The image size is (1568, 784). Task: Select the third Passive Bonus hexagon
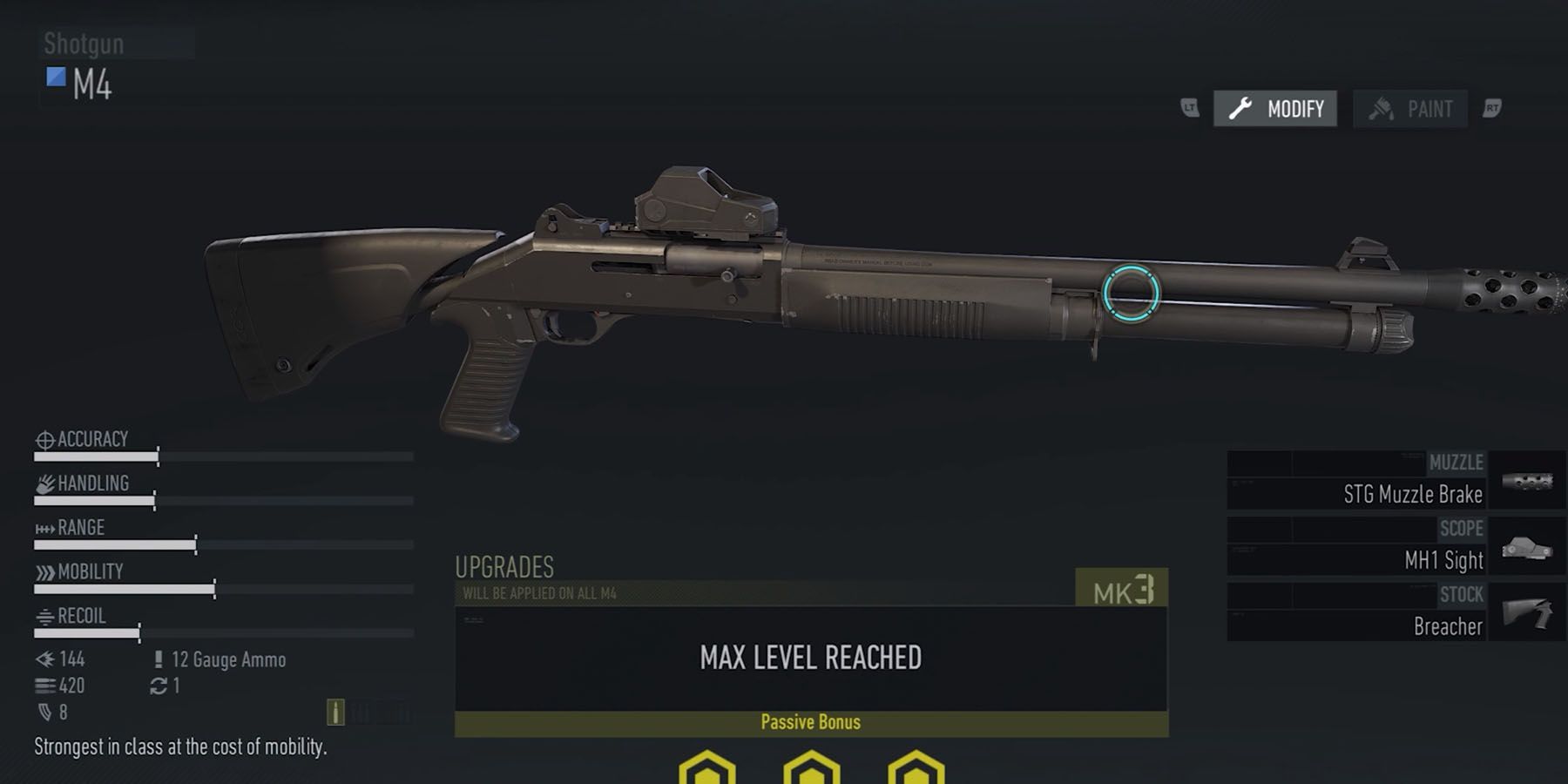(x=913, y=771)
